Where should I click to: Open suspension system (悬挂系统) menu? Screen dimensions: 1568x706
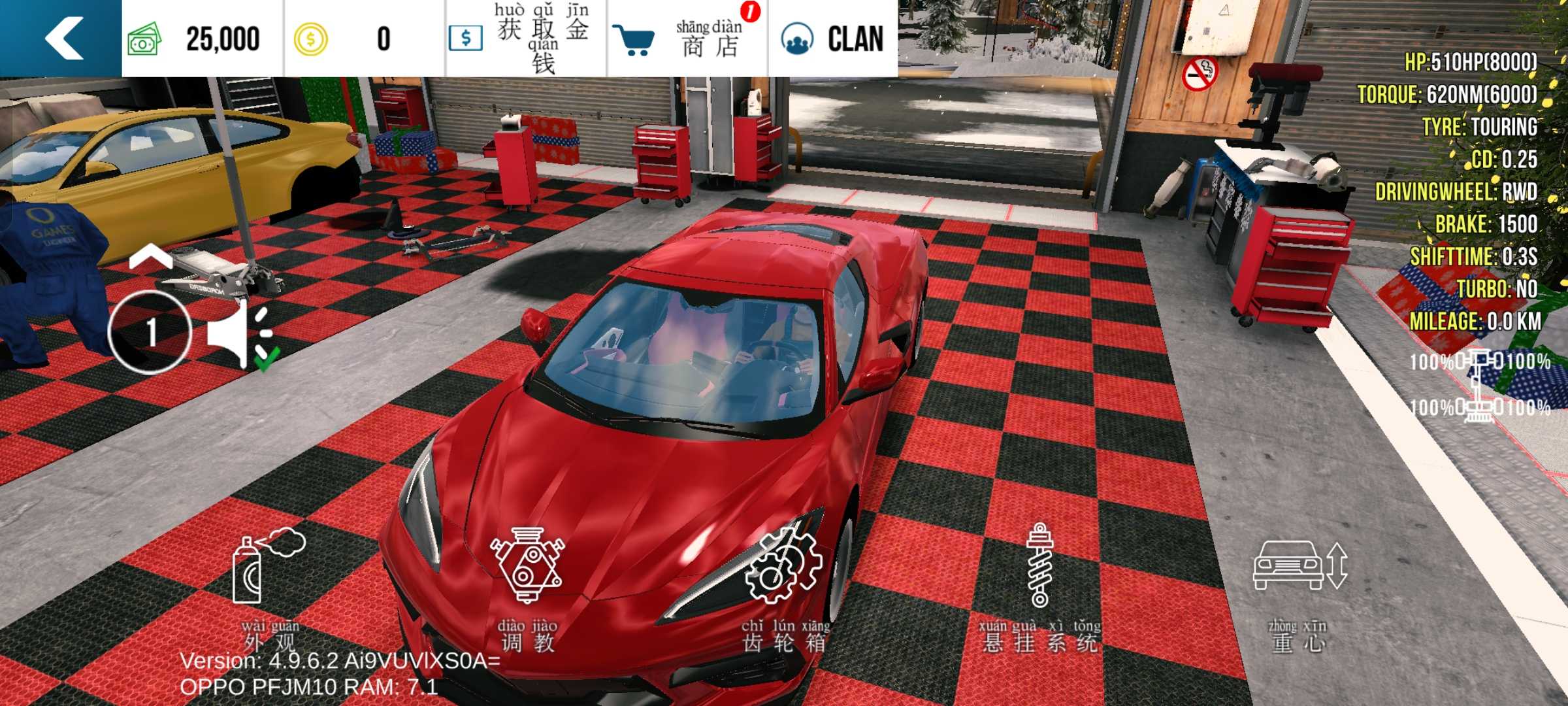tap(1039, 588)
